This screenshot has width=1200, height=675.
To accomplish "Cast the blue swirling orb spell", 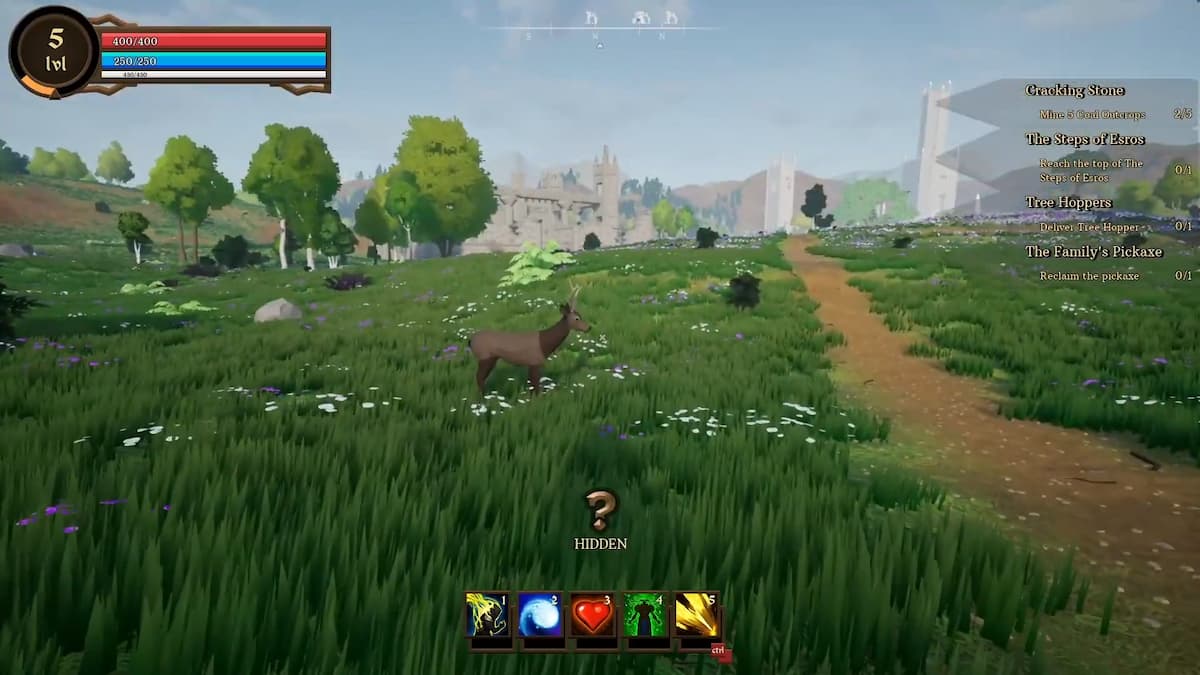I will [540, 615].
